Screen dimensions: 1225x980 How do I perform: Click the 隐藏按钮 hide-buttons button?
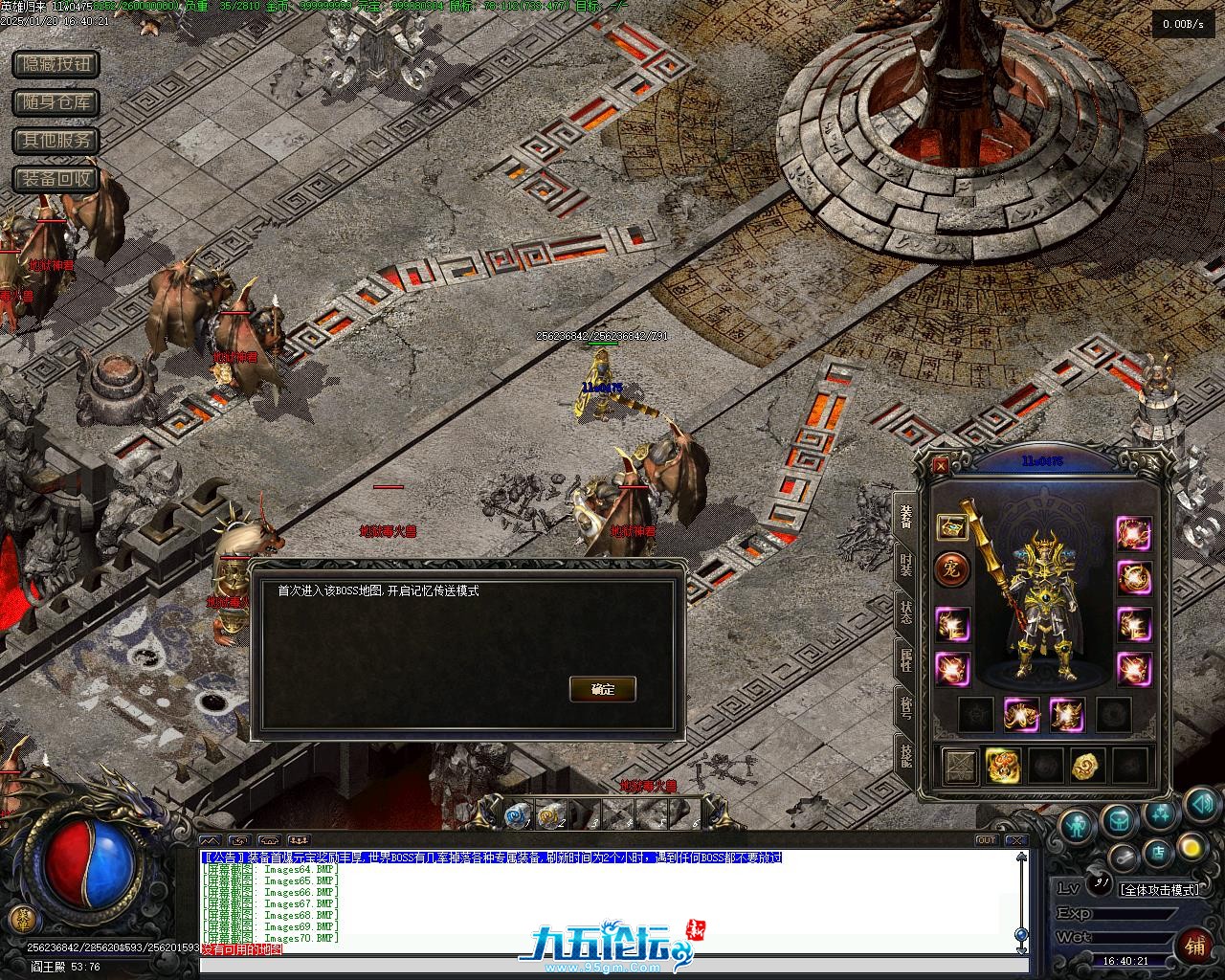tap(56, 64)
